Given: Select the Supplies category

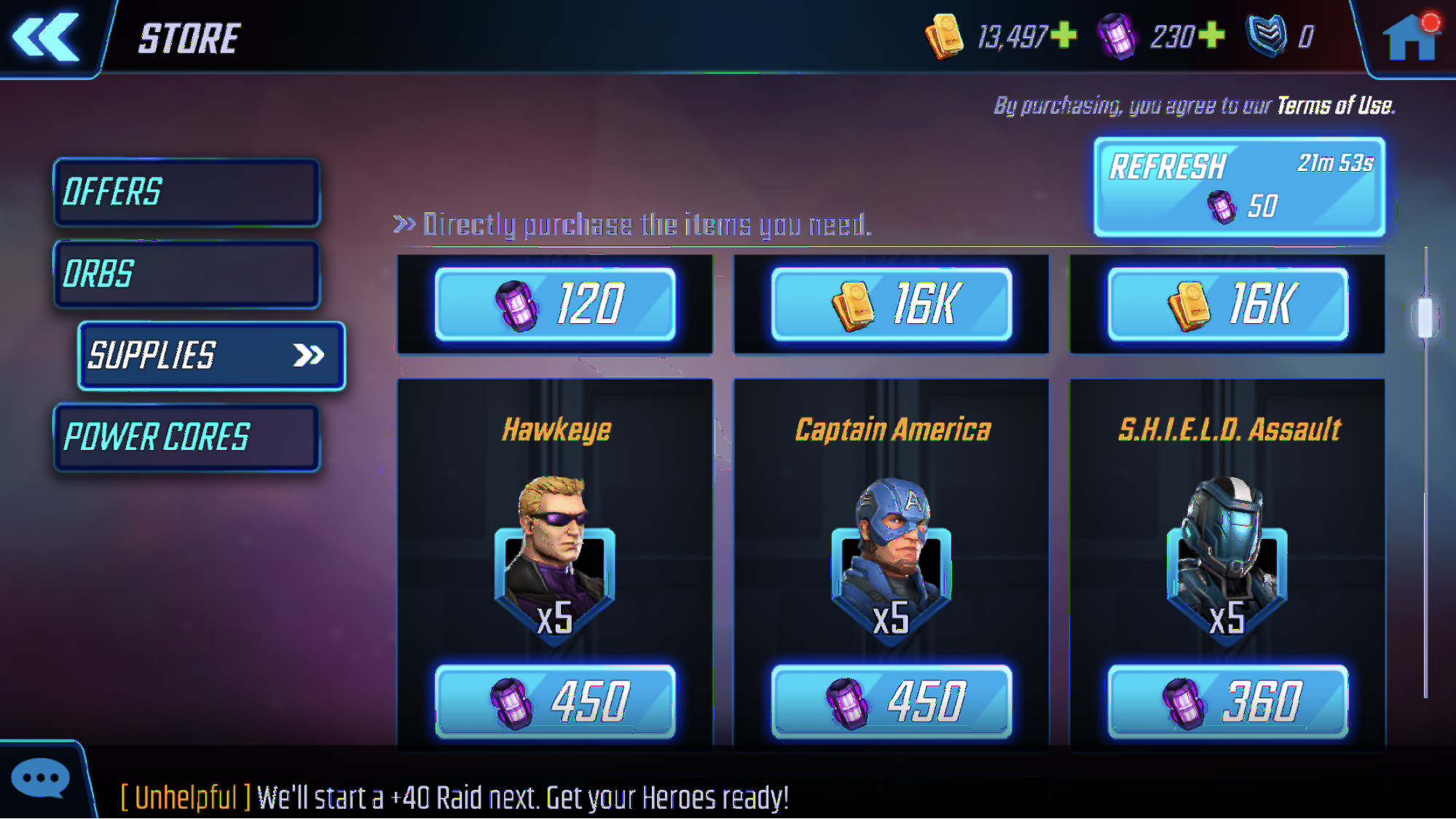Looking at the screenshot, I should 211,356.
